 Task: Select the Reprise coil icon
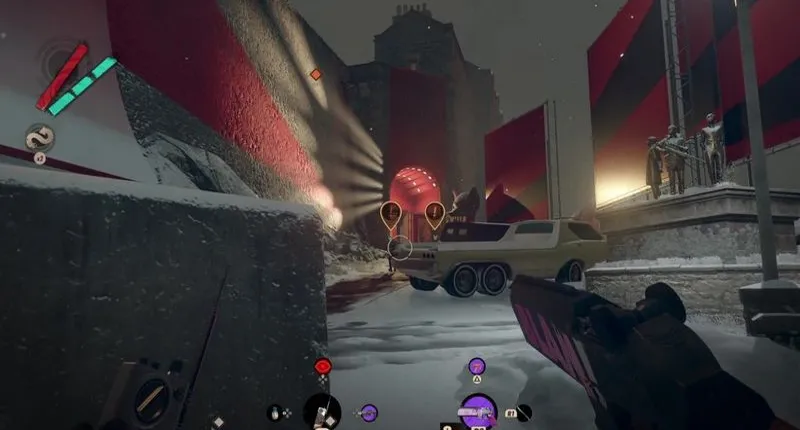(x=40, y=136)
